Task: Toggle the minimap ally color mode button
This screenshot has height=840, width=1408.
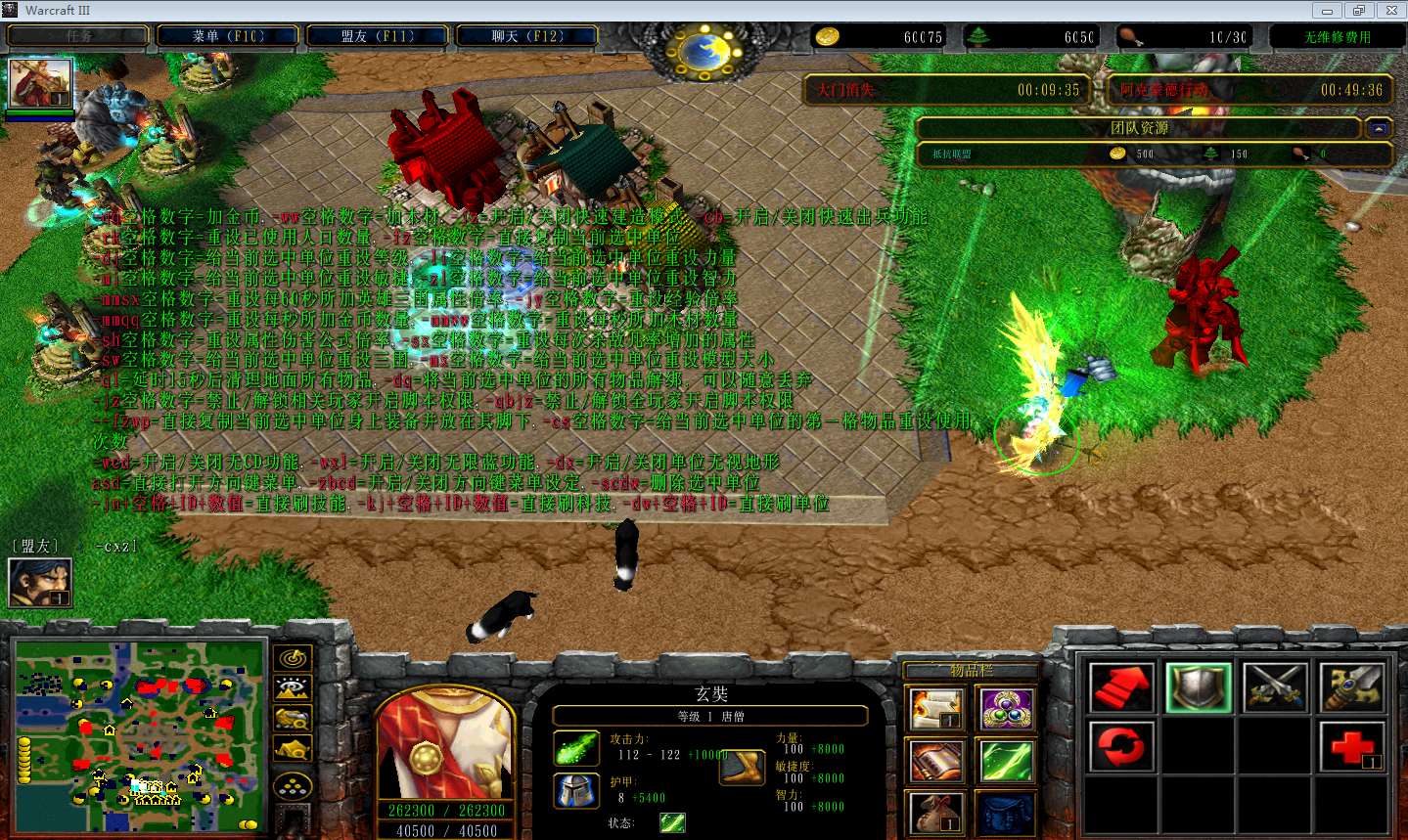Action: click(294, 719)
